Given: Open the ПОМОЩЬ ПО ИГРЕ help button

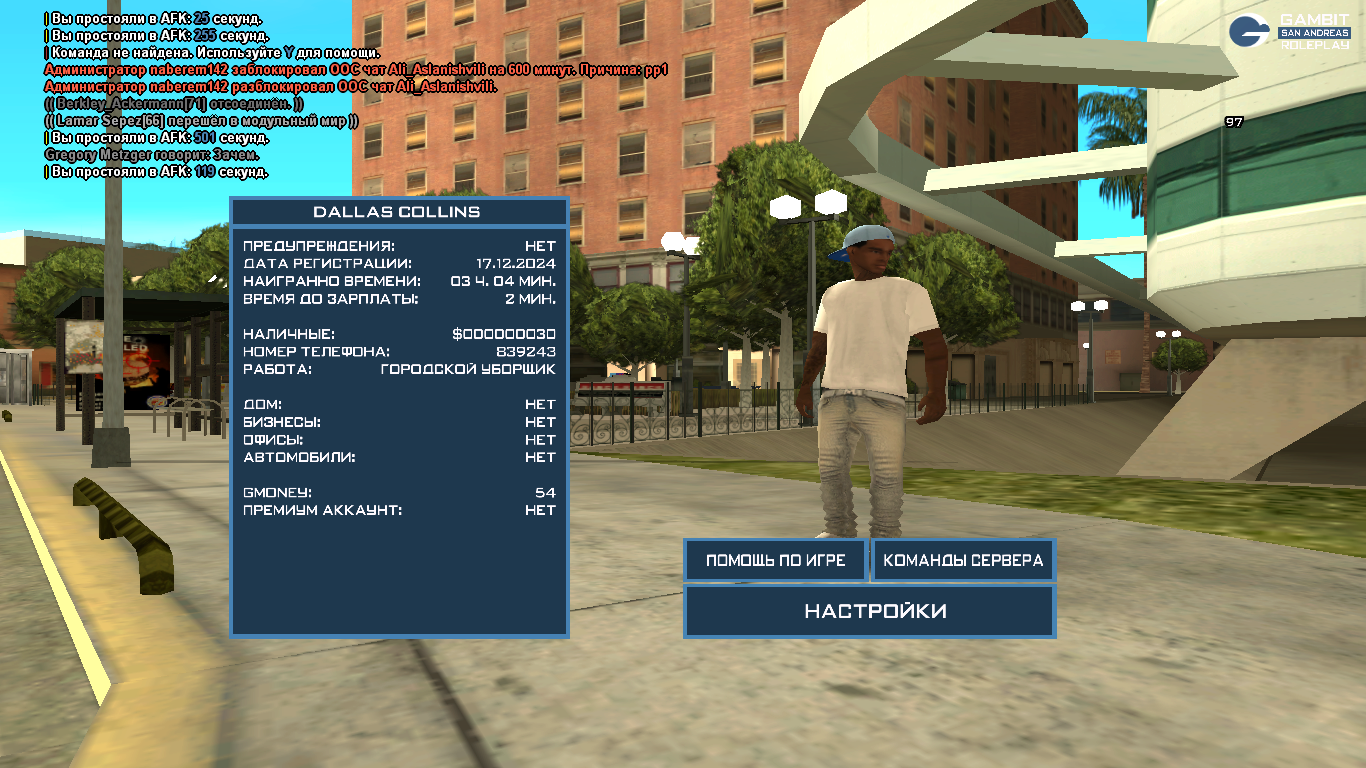Looking at the screenshot, I should (x=776, y=560).
